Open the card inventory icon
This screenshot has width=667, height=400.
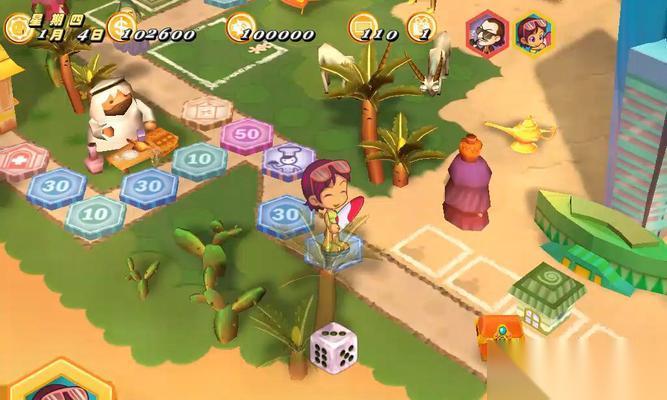click(x=425, y=22)
